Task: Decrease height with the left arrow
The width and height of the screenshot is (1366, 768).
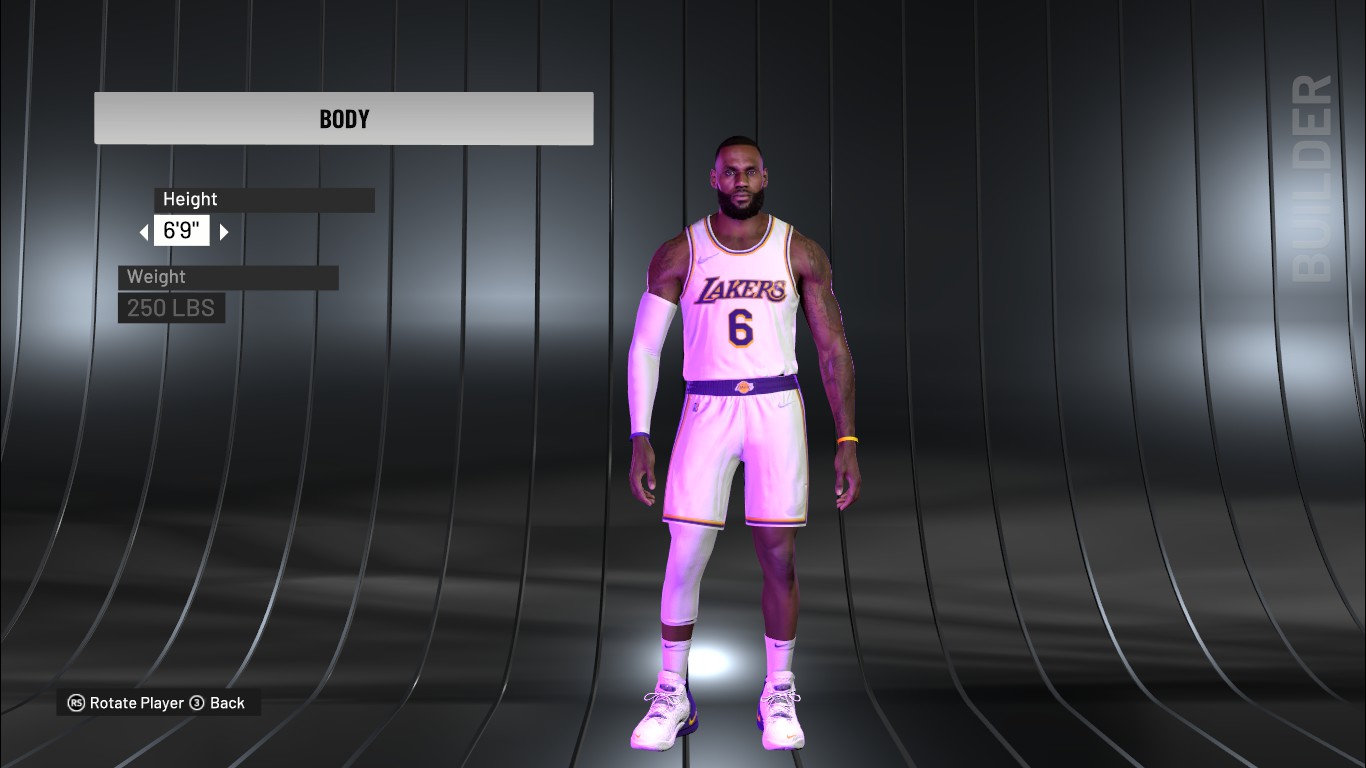Action: pyautogui.click(x=146, y=231)
